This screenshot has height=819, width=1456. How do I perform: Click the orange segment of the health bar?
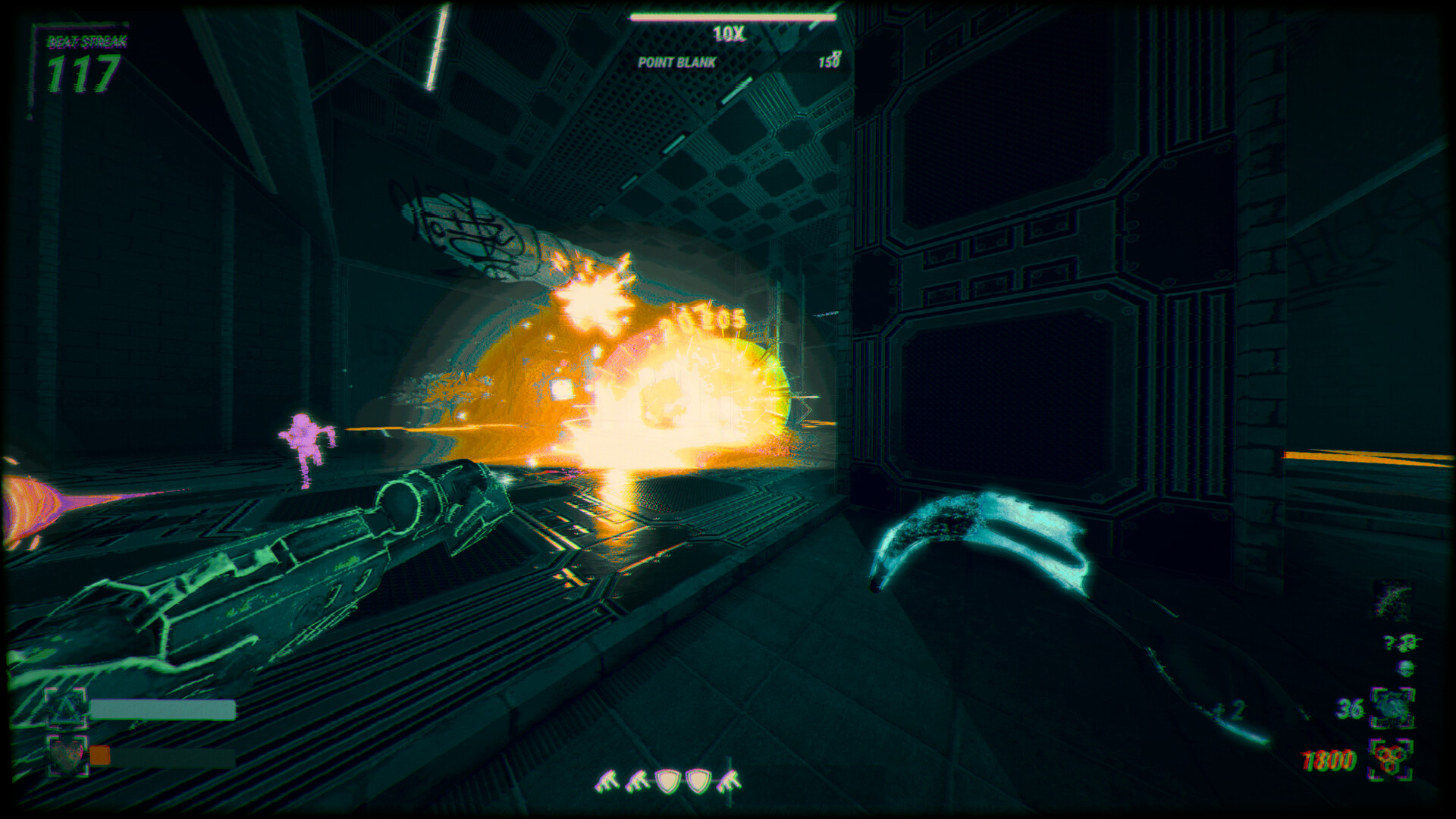pyautogui.click(x=100, y=756)
